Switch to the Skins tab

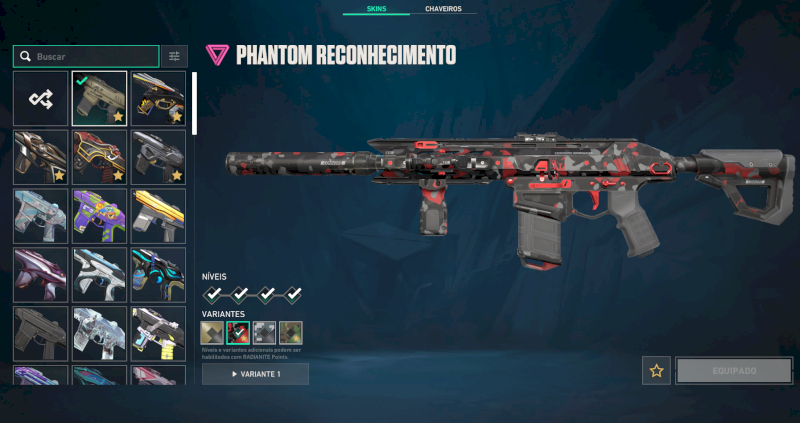pyautogui.click(x=376, y=8)
